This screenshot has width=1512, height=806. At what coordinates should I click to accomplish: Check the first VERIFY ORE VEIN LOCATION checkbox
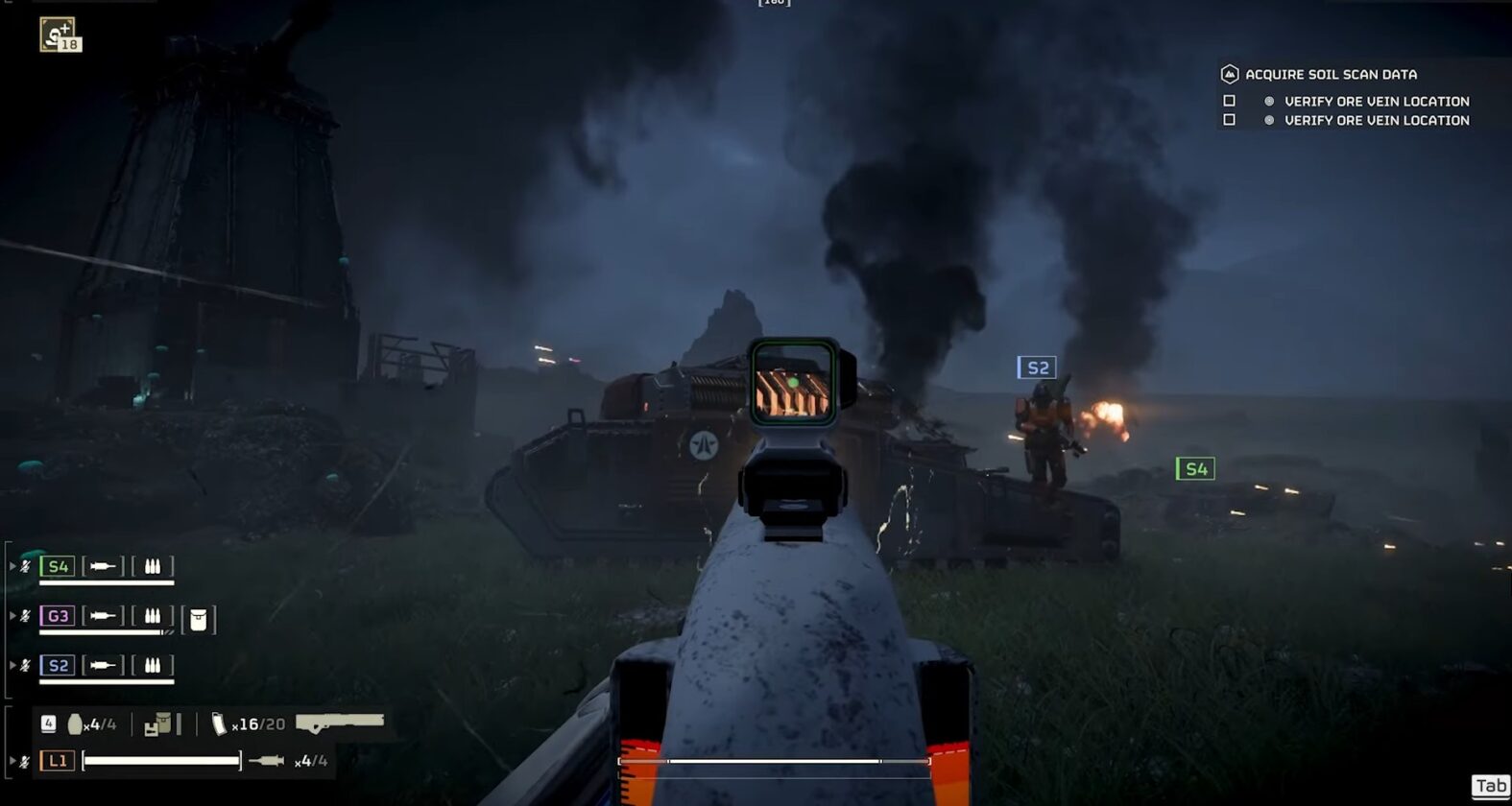1230,101
